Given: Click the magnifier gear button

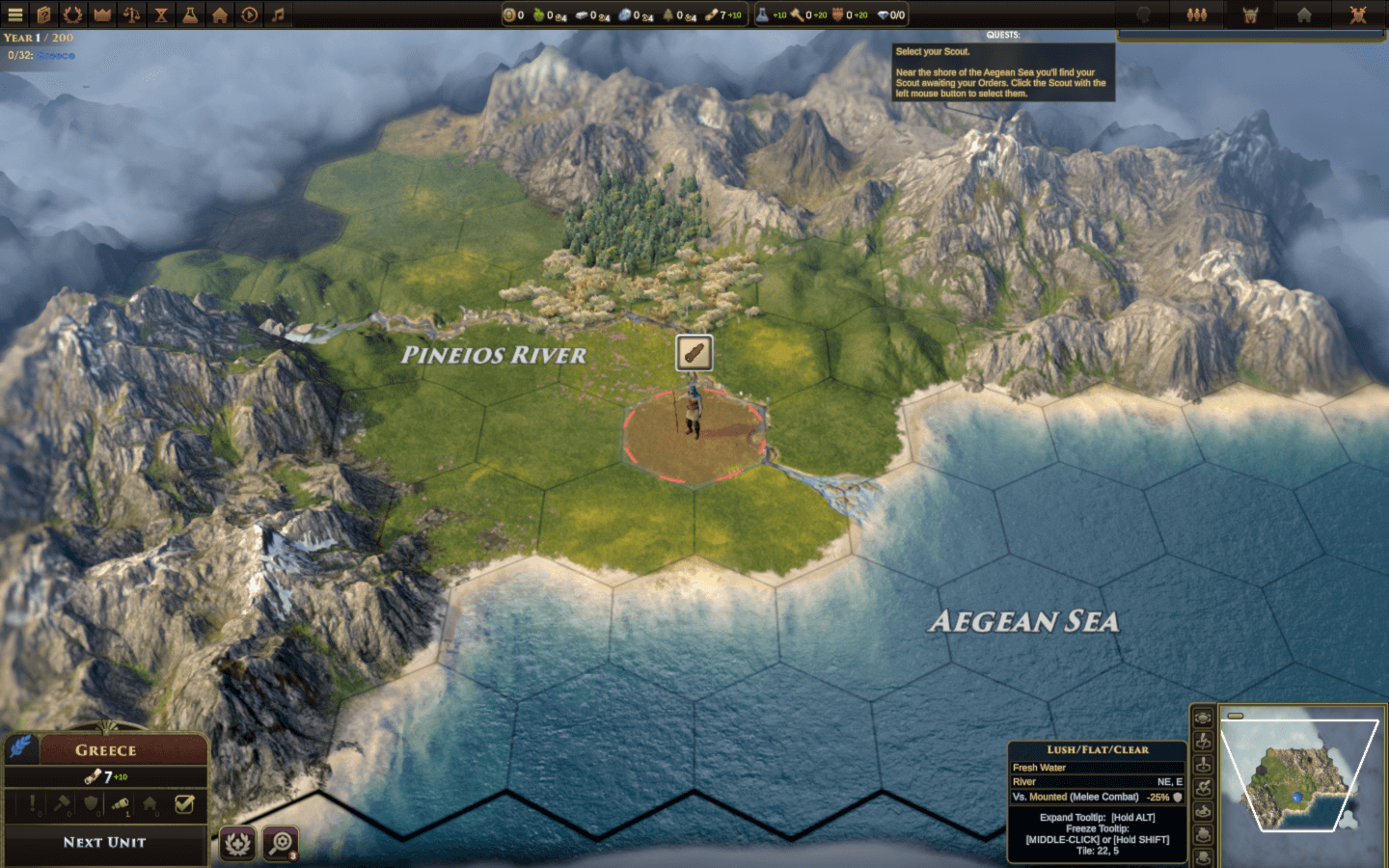Looking at the screenshot, I should point(281,844).
